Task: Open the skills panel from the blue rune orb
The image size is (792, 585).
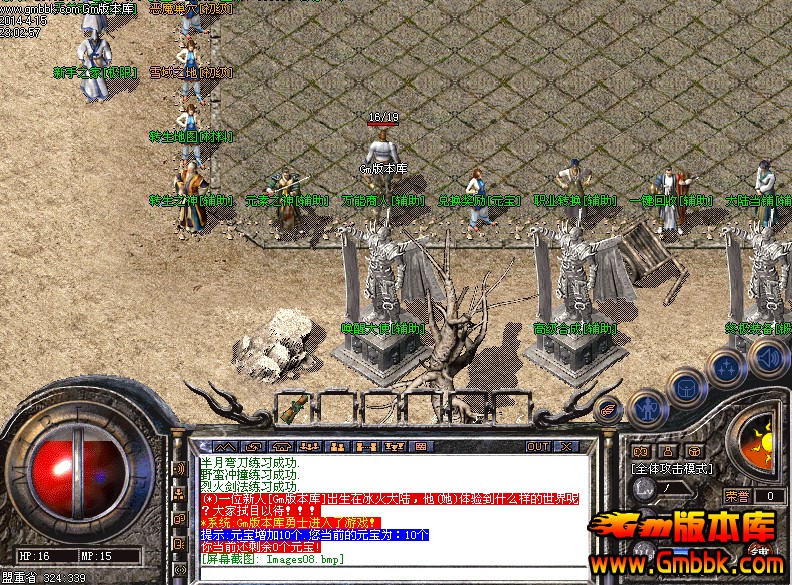Action: pos(726,367)
